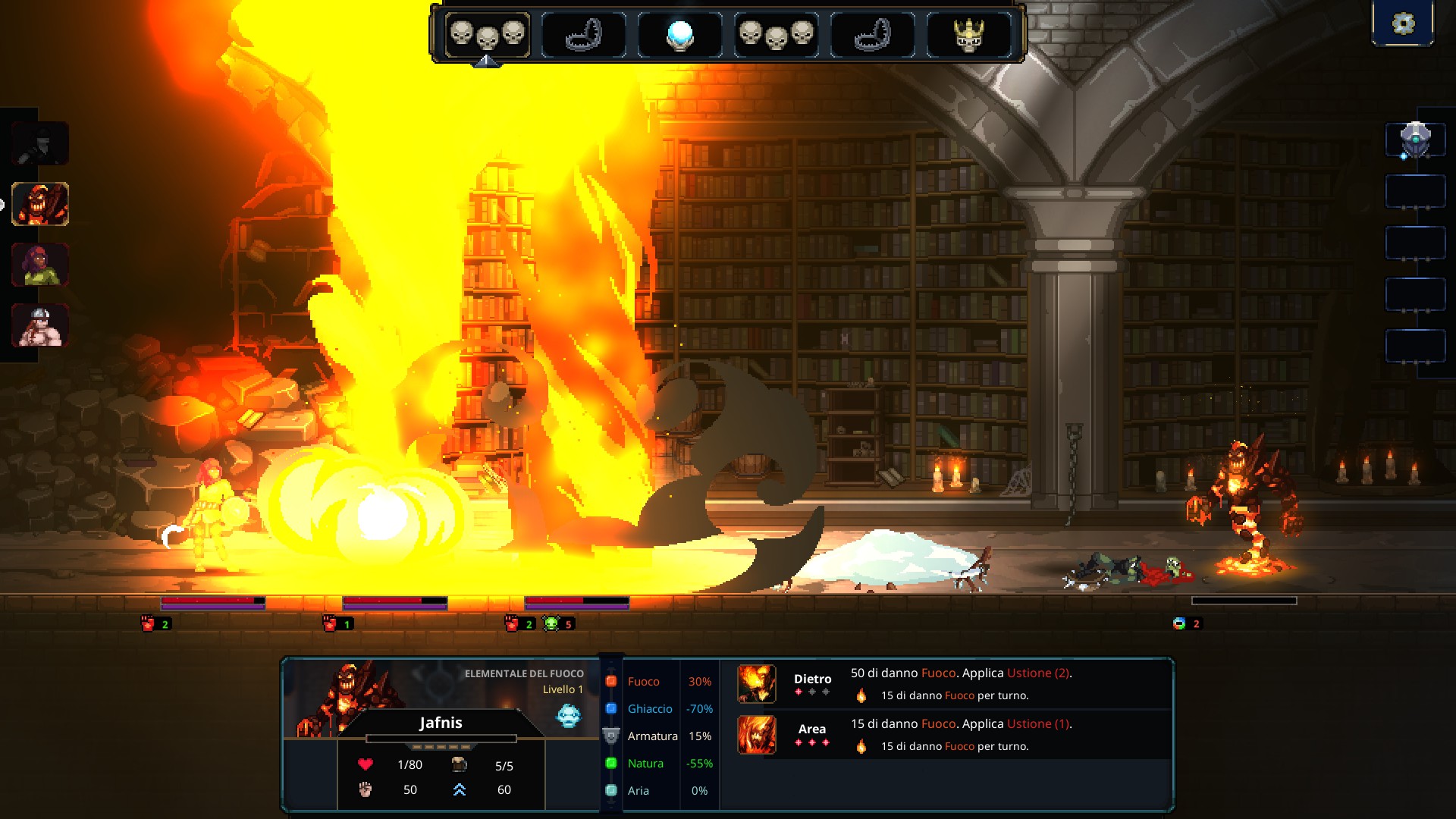Image resolution: width=1456 pixels, height=819 pixels.
Task: Select the fire elemental portrait
Action: [x=40, y=204]
